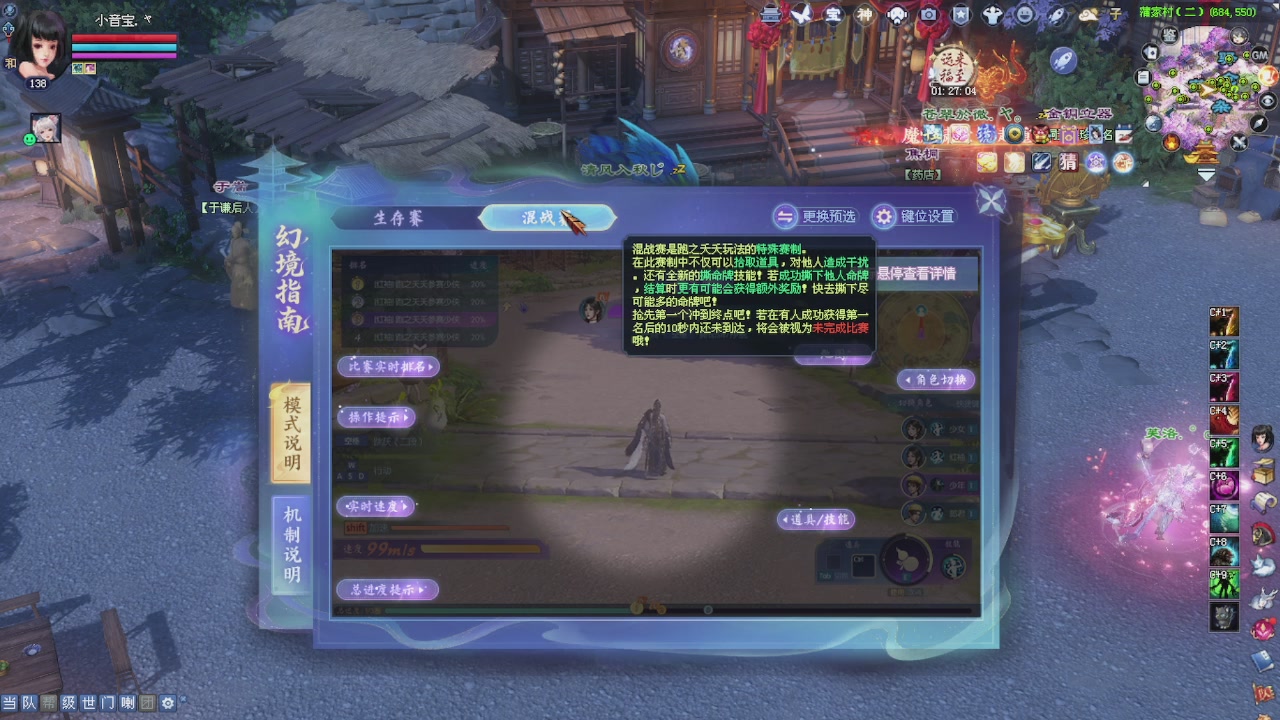Switch to the 生存赛 tab
1280x720 pixels.
click(x=400, y=217)
